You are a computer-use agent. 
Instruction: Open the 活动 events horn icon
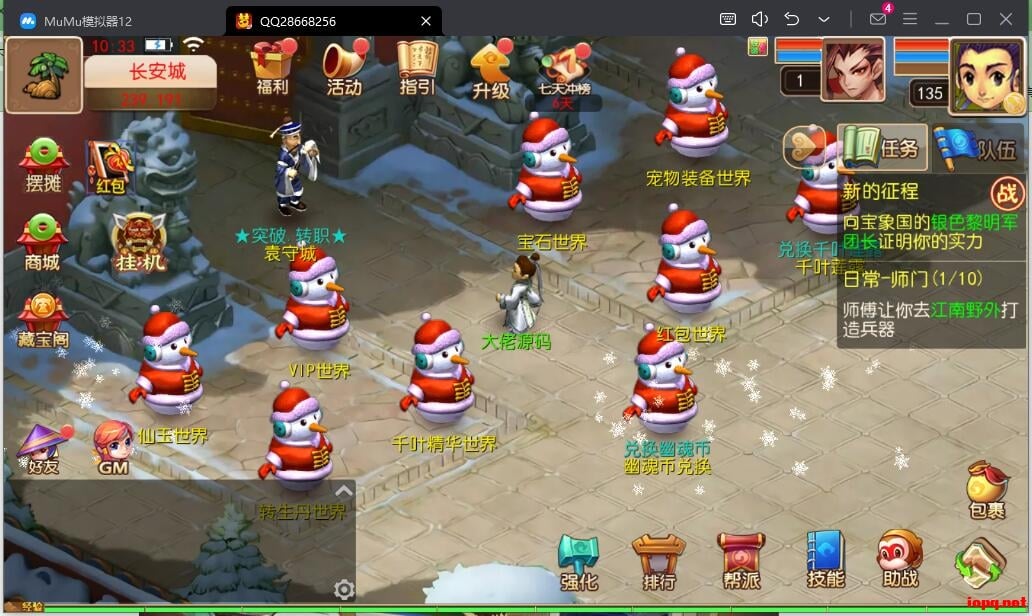343,65
